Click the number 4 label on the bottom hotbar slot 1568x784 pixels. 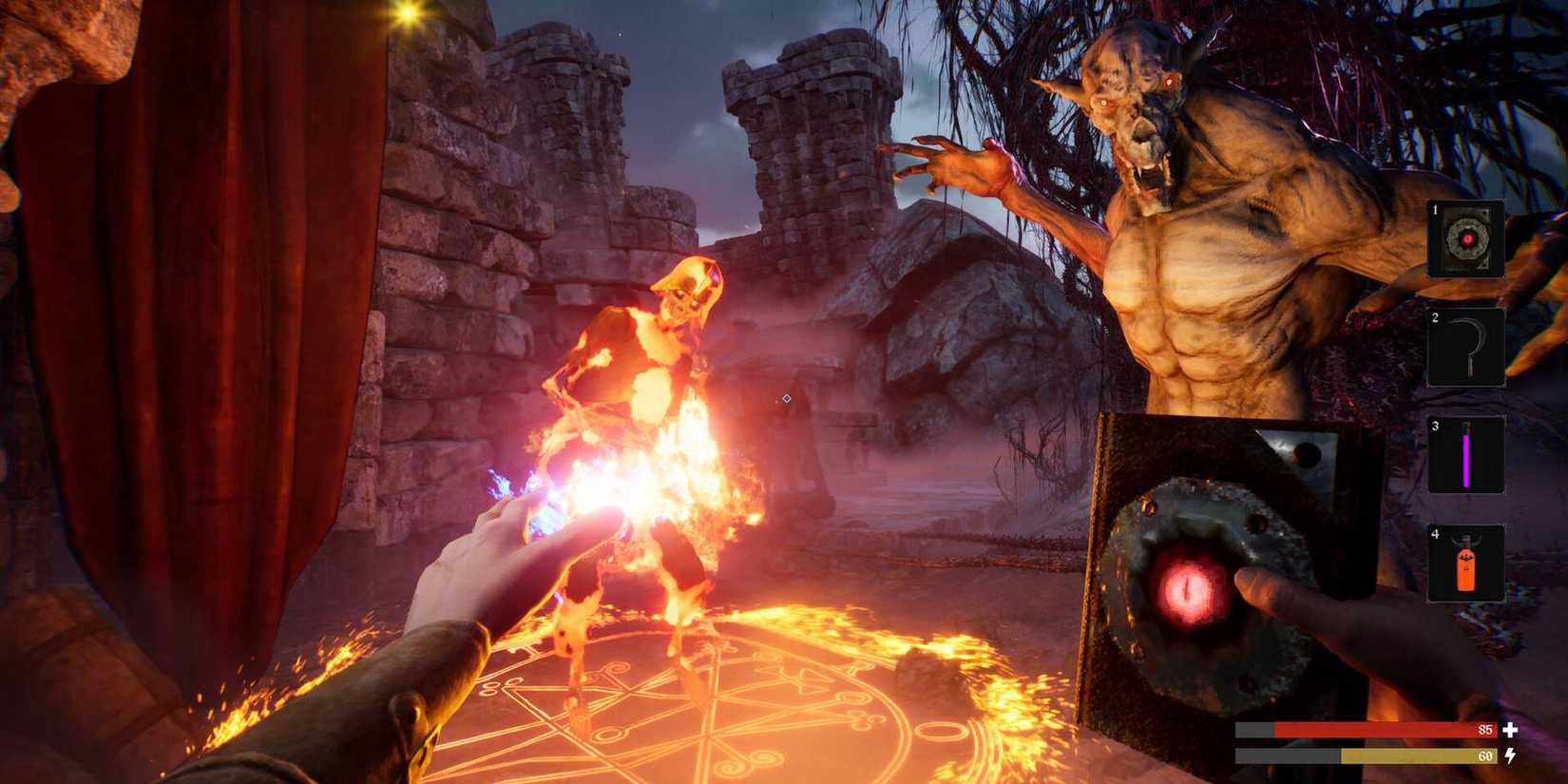(1435, 536)
